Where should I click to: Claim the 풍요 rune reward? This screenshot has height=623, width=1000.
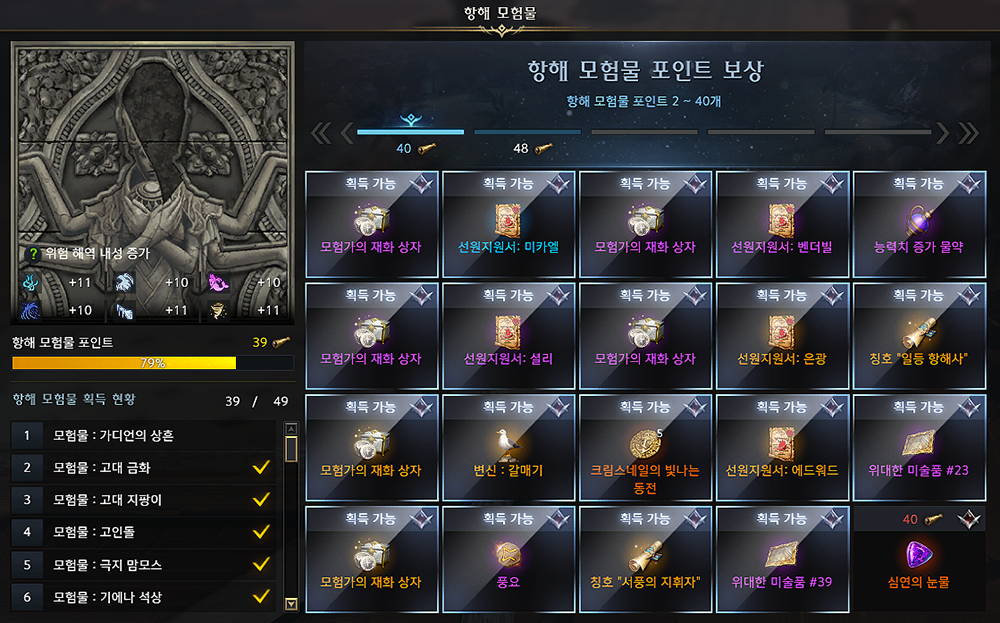(x=509, y=558)
